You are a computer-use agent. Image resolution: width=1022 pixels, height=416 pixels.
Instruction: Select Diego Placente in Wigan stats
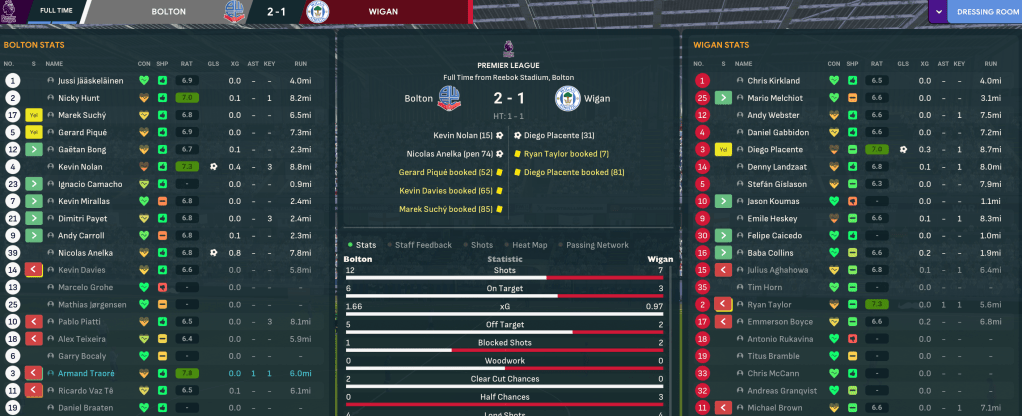click(x=775, y=149)
